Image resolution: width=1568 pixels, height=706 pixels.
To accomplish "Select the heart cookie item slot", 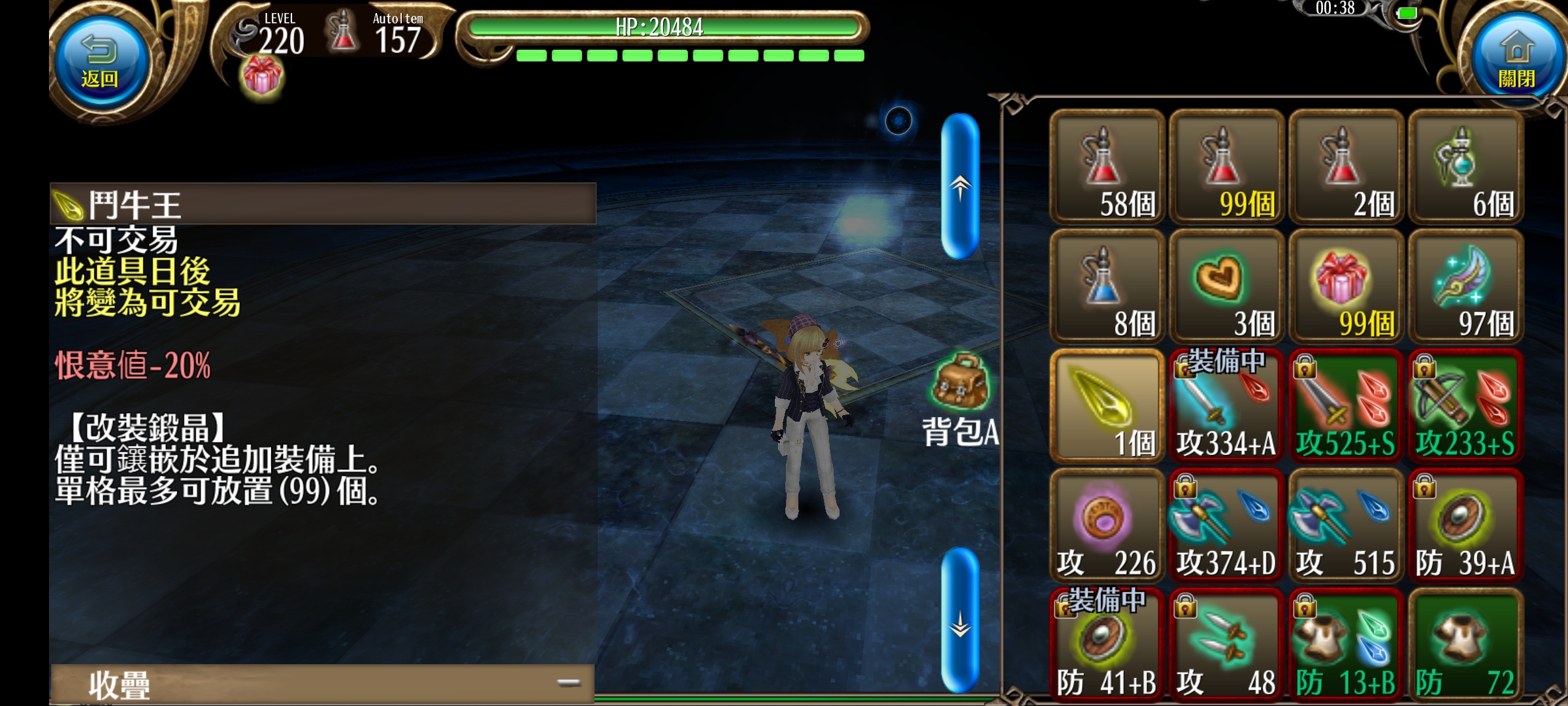I will [1226, 286].
